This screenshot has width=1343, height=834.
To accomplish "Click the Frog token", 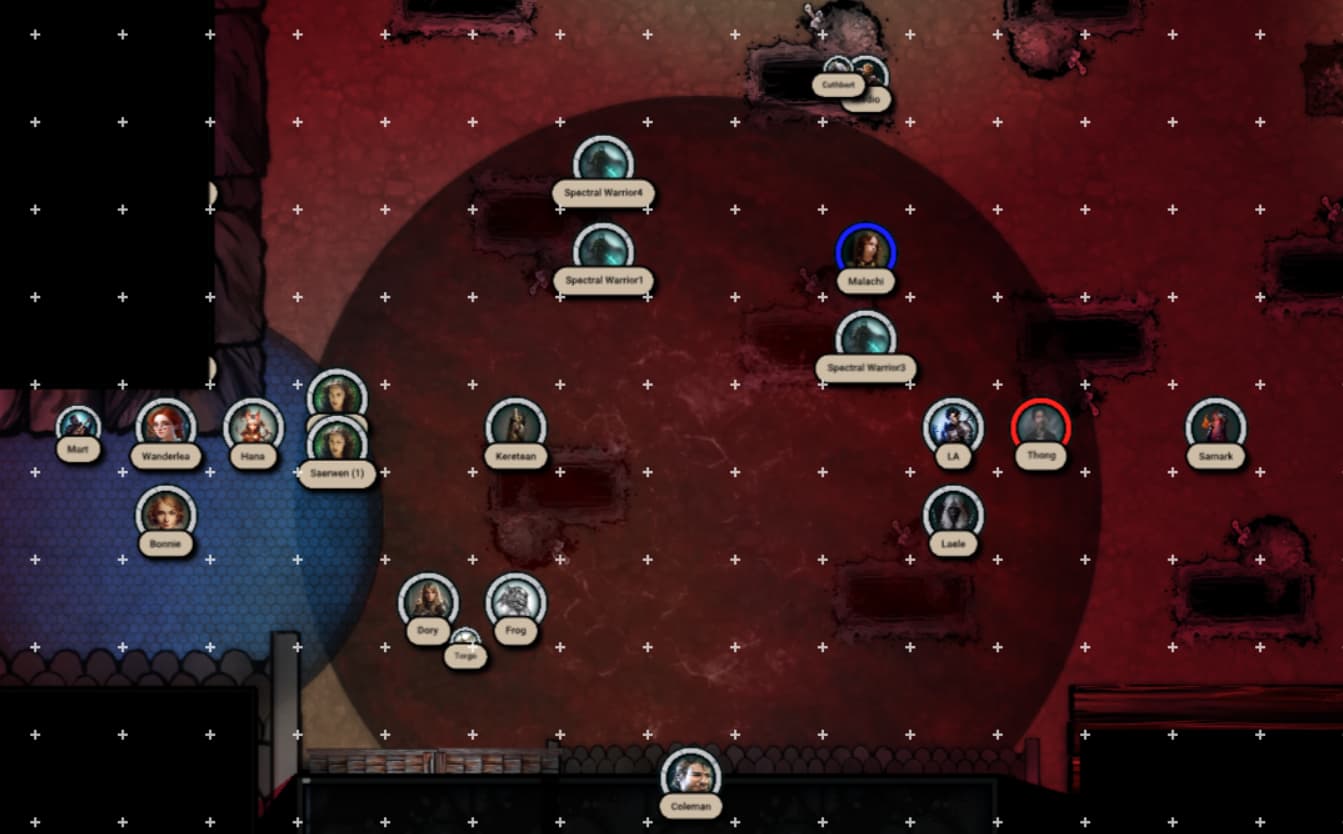I will (x=516, y=602).
